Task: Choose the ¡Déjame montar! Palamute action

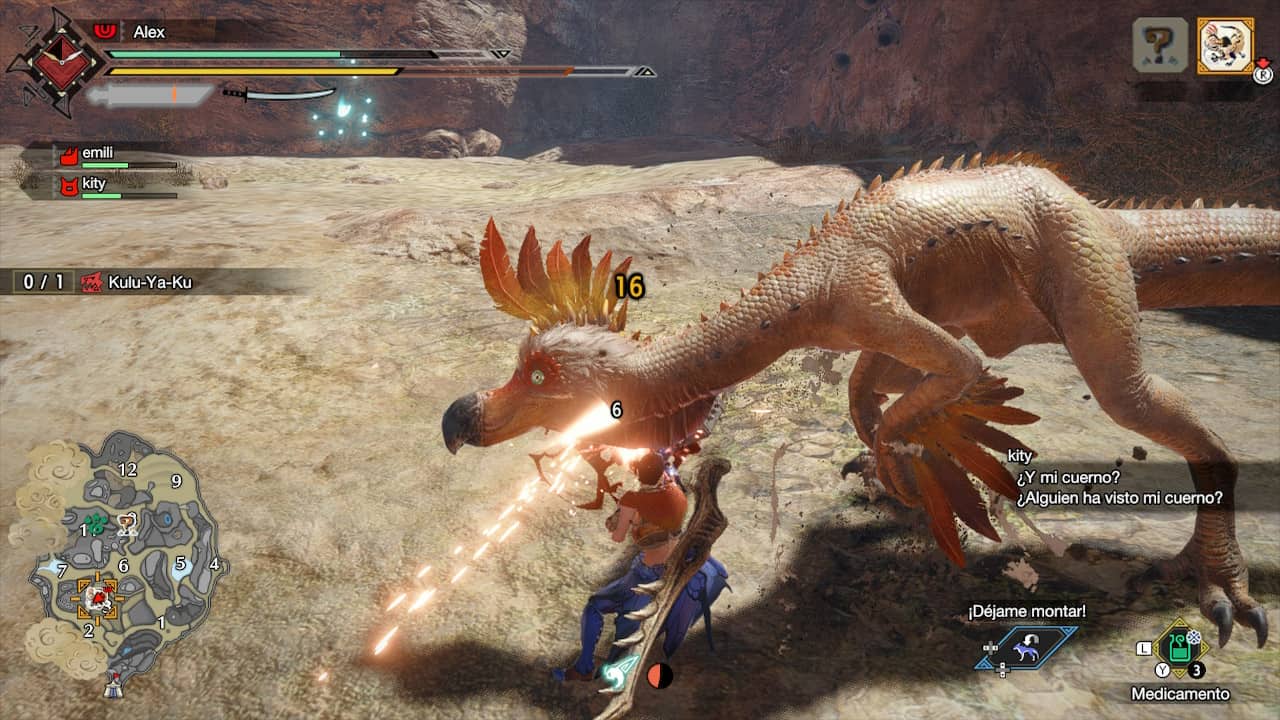Action: (1027, 648)
